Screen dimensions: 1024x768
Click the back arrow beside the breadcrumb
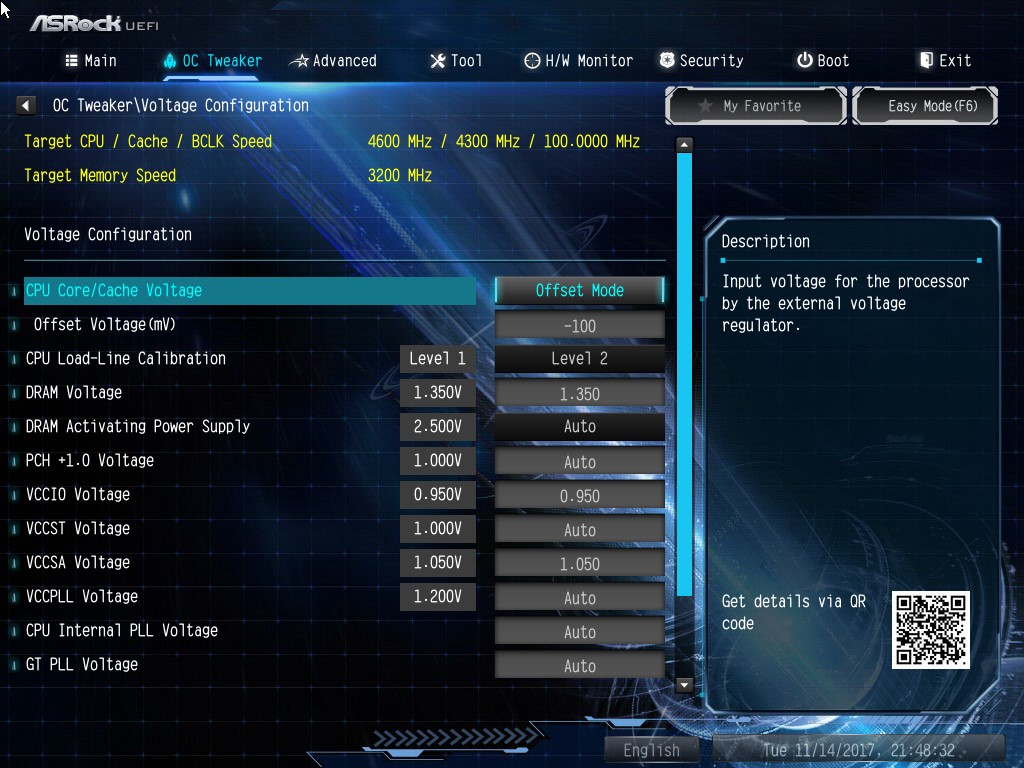tap(27, 105)
